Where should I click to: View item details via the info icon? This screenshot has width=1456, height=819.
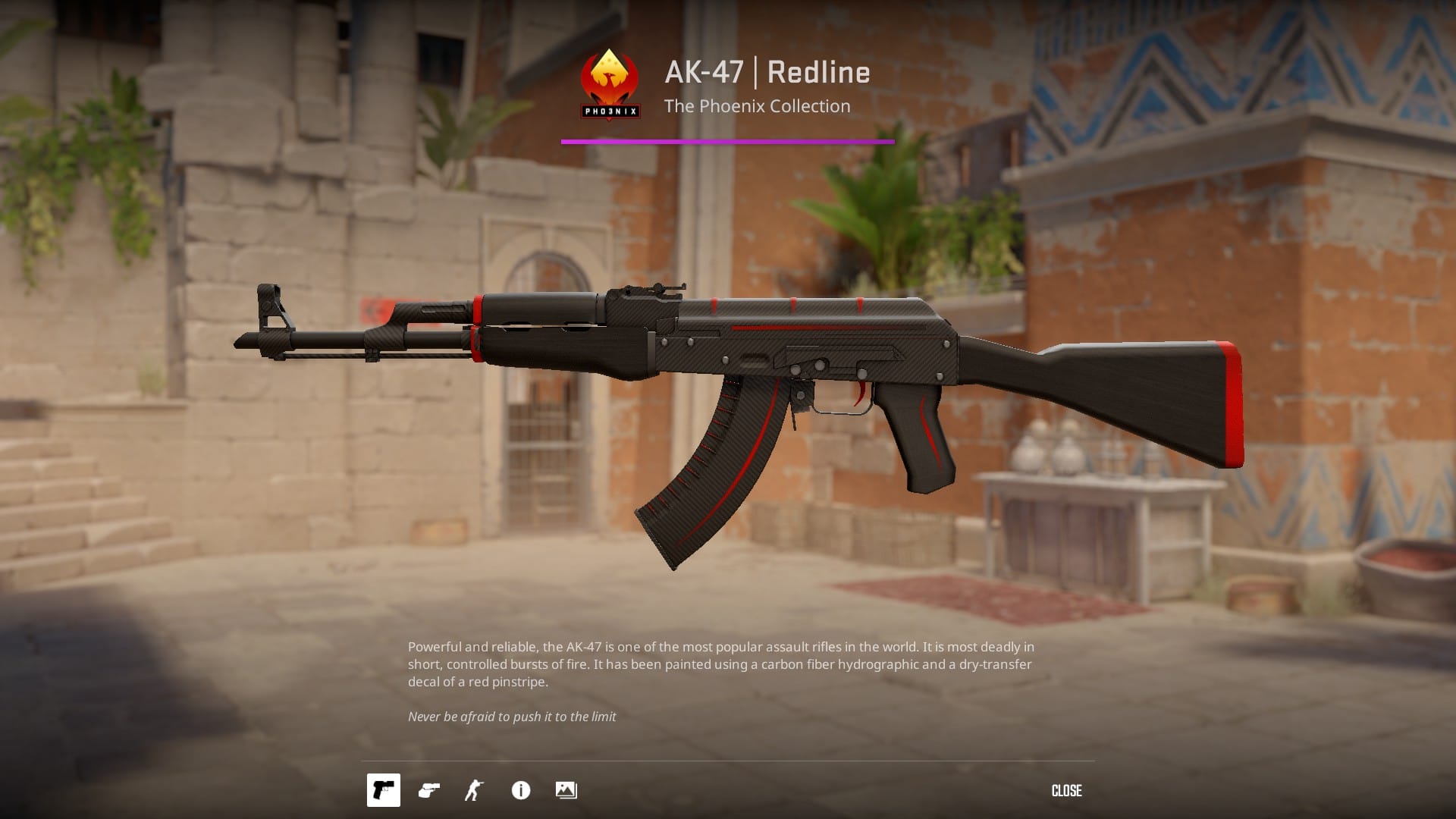click(x=520, y=790)
